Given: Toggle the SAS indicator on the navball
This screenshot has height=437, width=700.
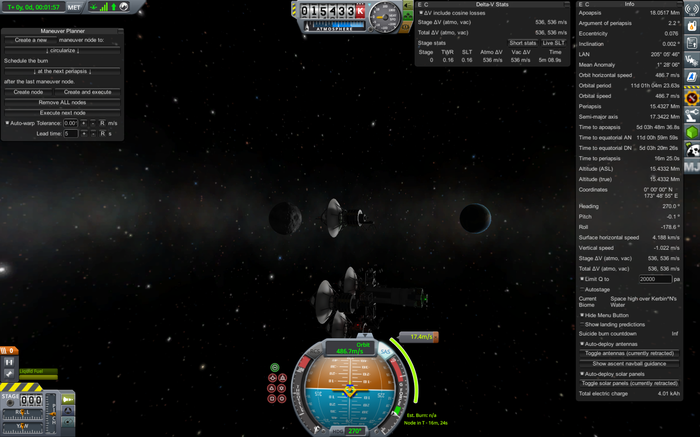Looking at the screenshot, I should click(x=385, y=352).
